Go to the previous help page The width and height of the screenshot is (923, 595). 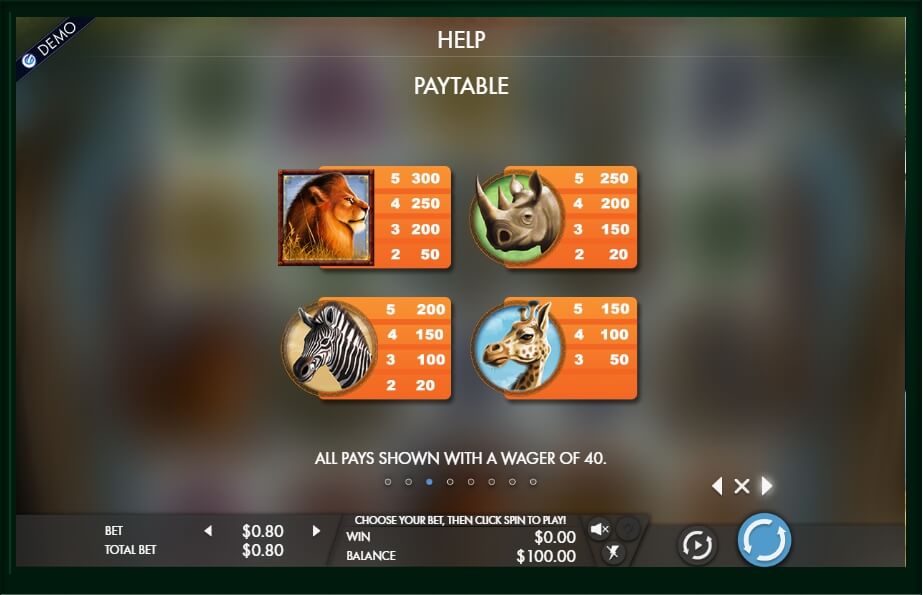click(x=716, y=486)
